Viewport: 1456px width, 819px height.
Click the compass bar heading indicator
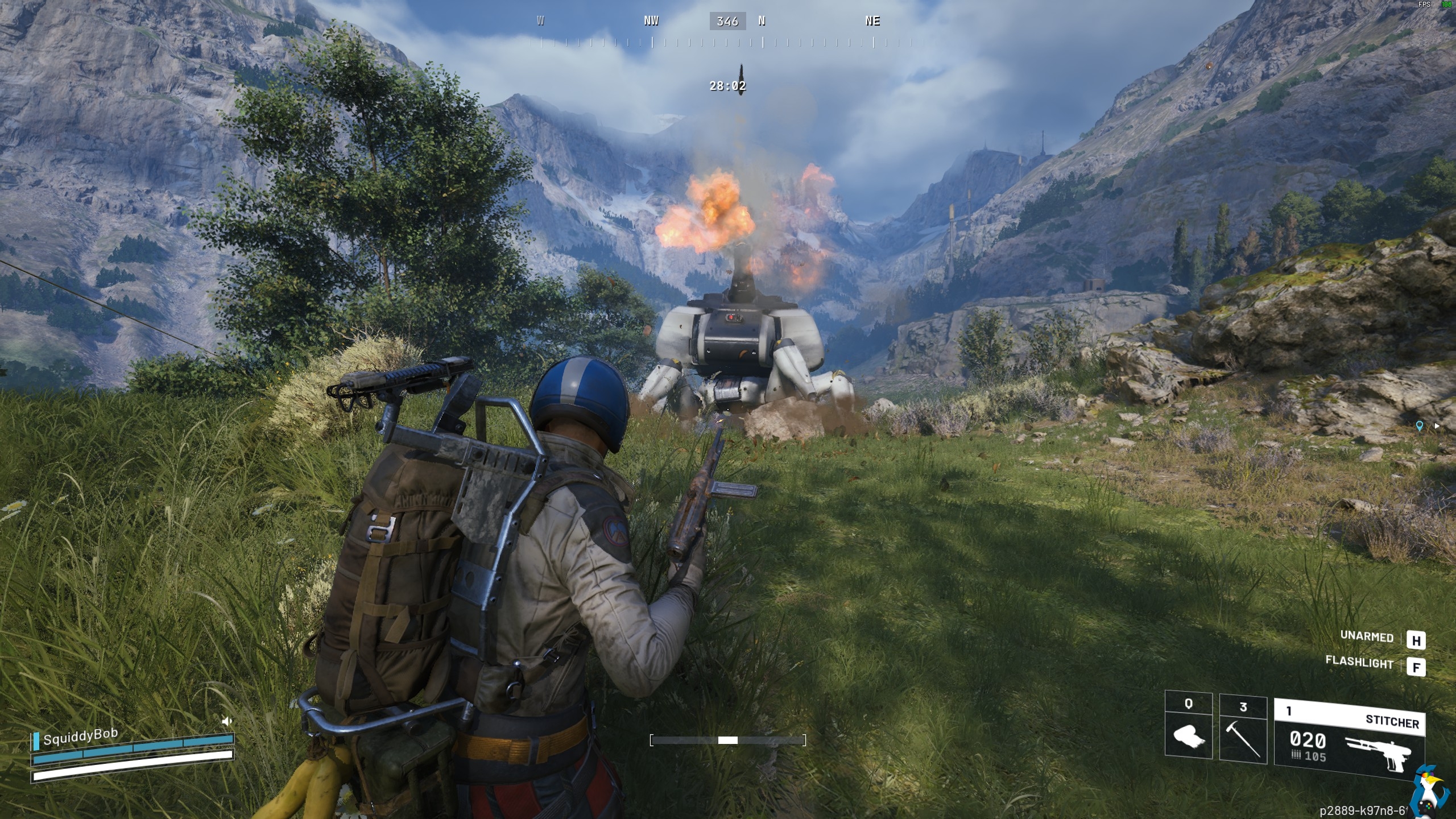pyautogui.click(x=727, y=22)
